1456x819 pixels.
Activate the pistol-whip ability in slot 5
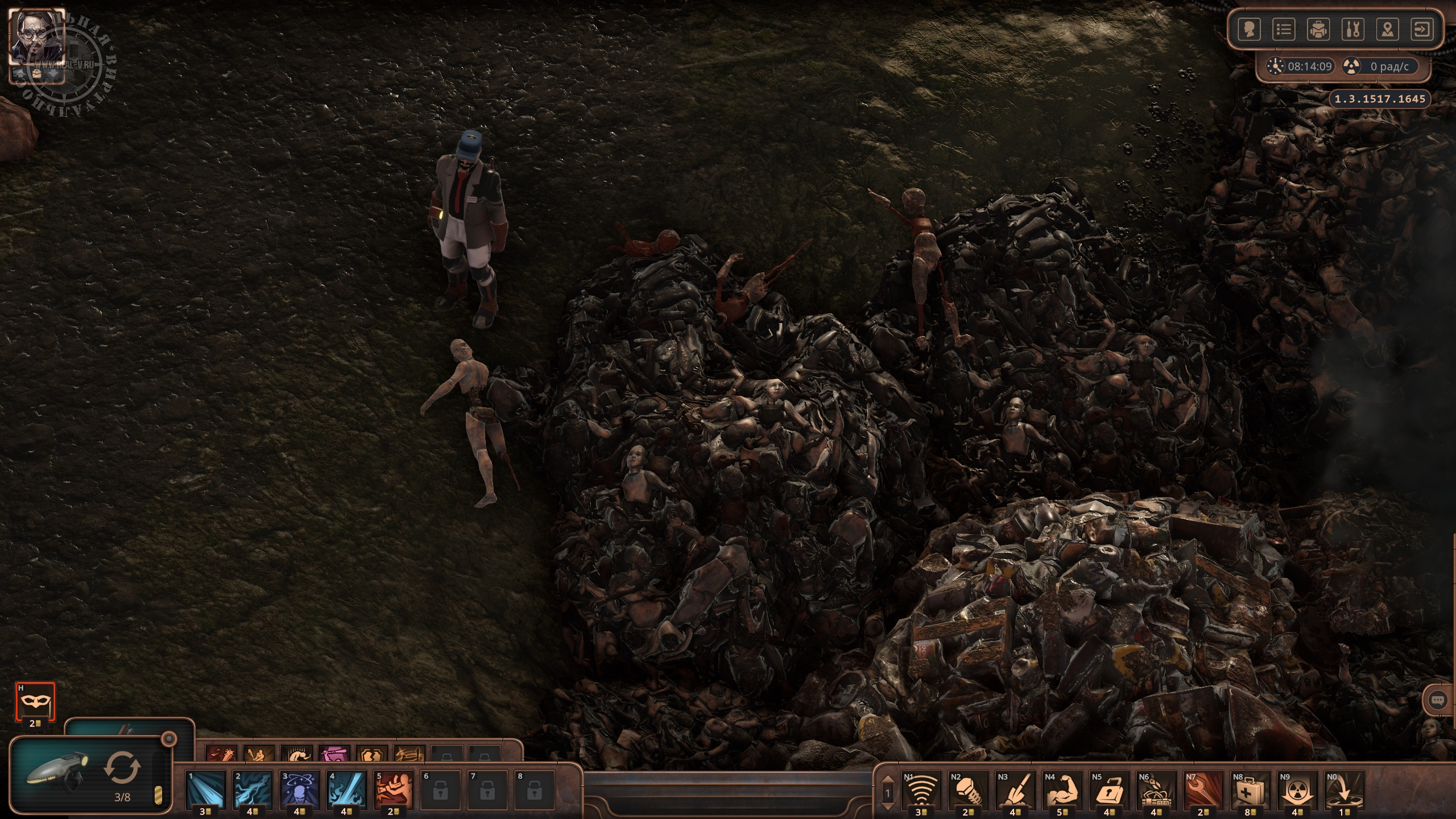[x=394, y=789]
